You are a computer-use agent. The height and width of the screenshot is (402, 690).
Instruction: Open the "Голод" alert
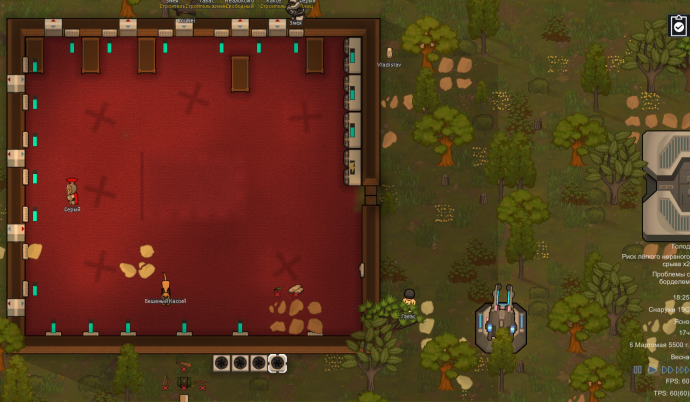[x=679, y=246]
